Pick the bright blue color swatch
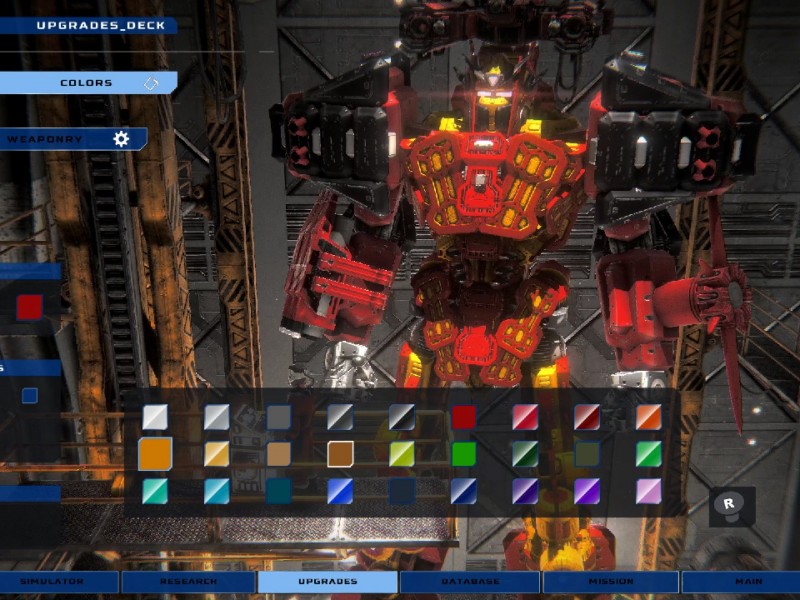The height and width of the screenshot is (600, 800). pos(340,491)
